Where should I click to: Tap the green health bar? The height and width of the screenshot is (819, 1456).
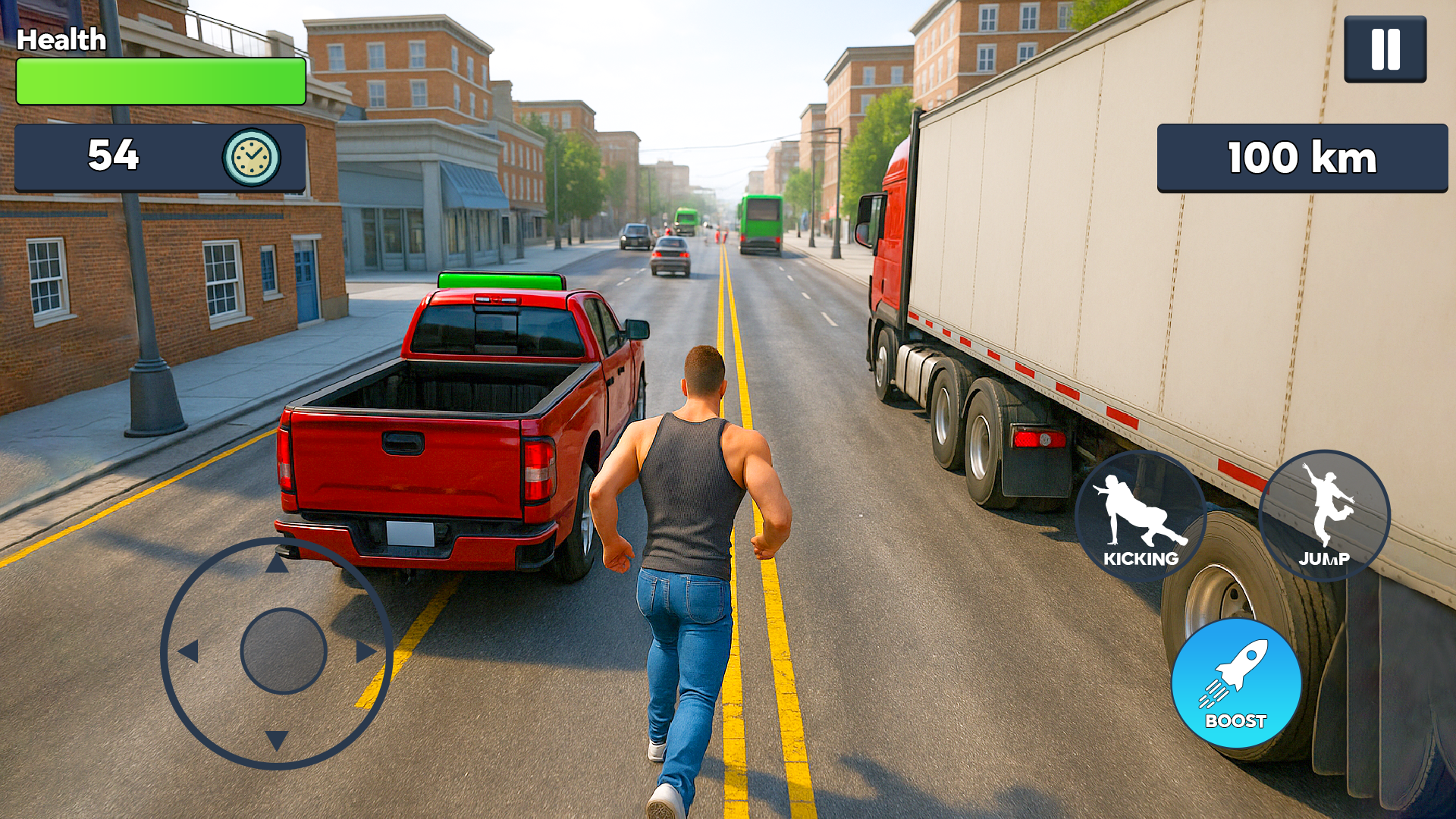click(x=159, y=80)
